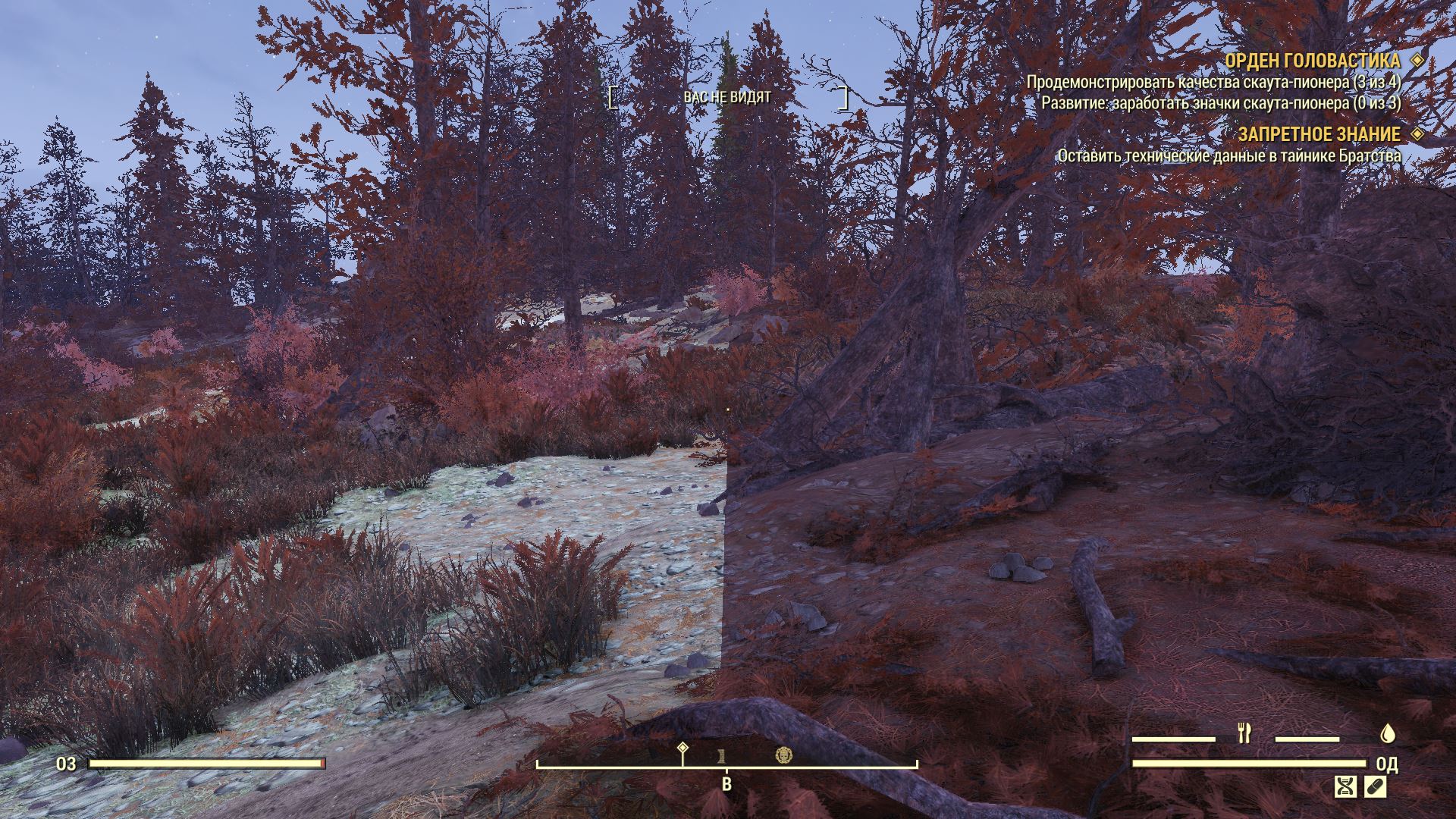Click the water drop thirst icon
1456x819 pixels.
click(1388, 733)
